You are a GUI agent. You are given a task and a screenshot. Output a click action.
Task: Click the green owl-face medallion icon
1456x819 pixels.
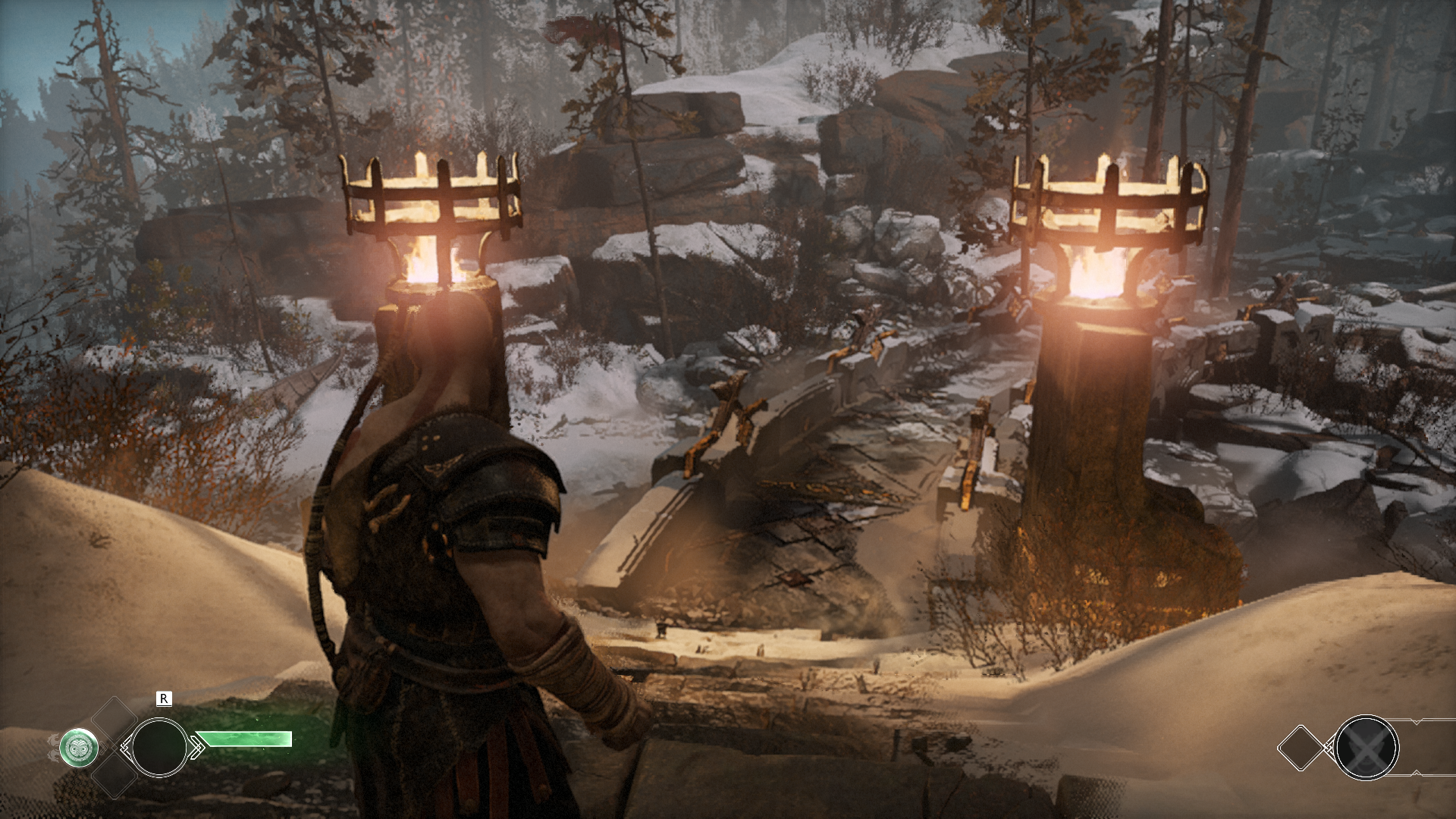(79, 748)
